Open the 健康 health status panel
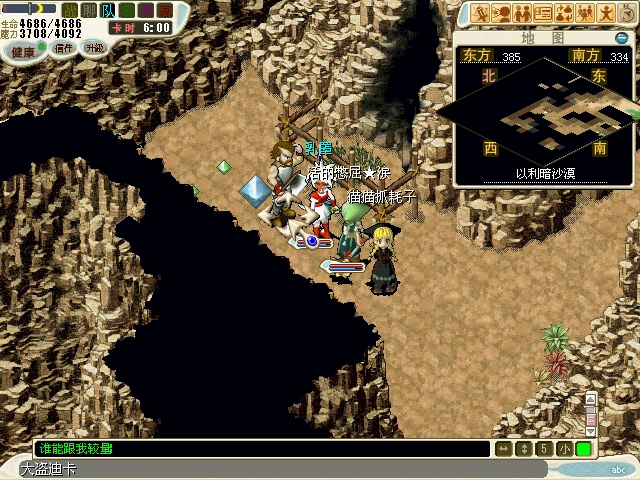The width and height of the screenshot is (640, 480). 22,50
